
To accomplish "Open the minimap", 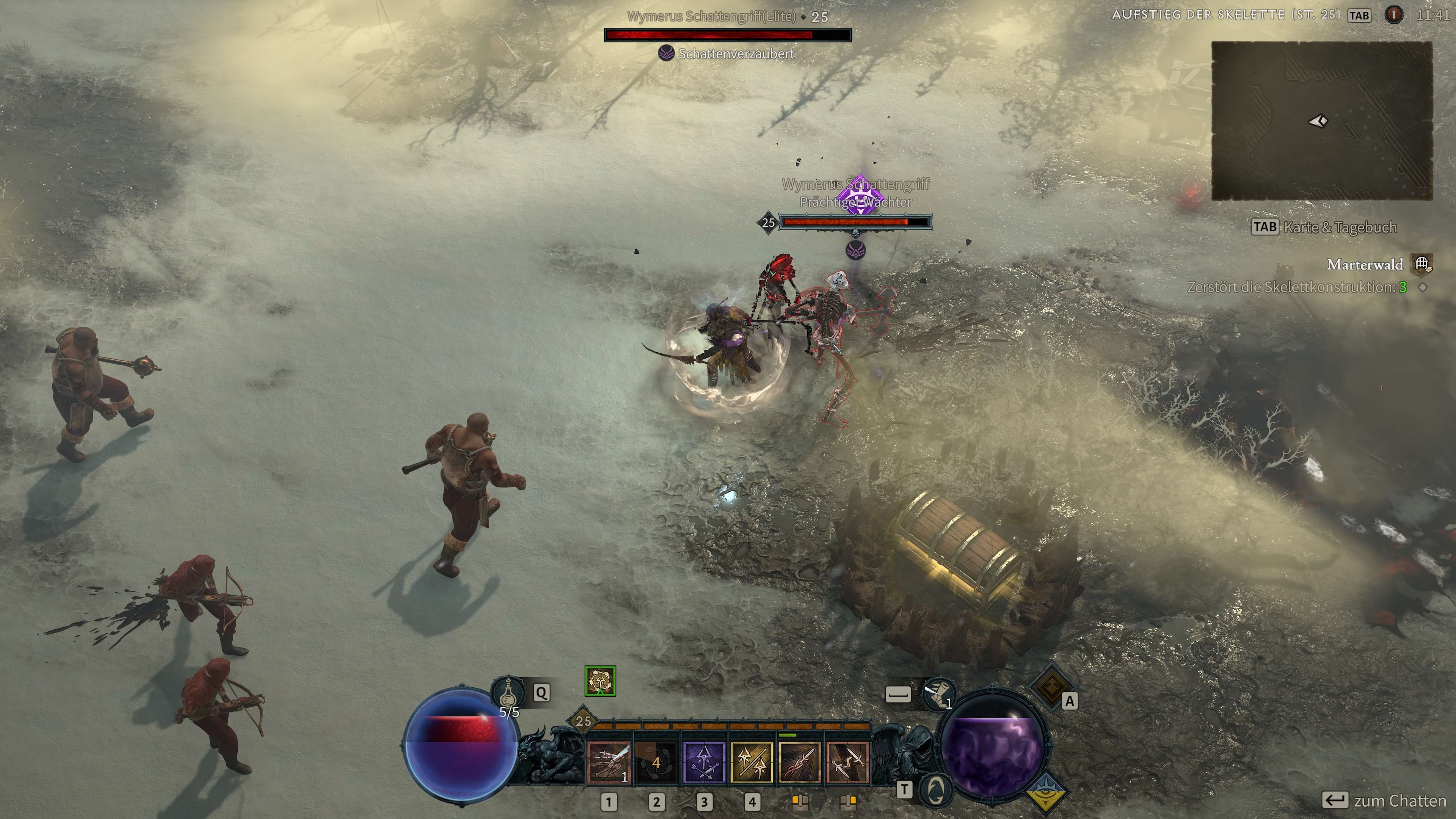I will [1321, 121].
